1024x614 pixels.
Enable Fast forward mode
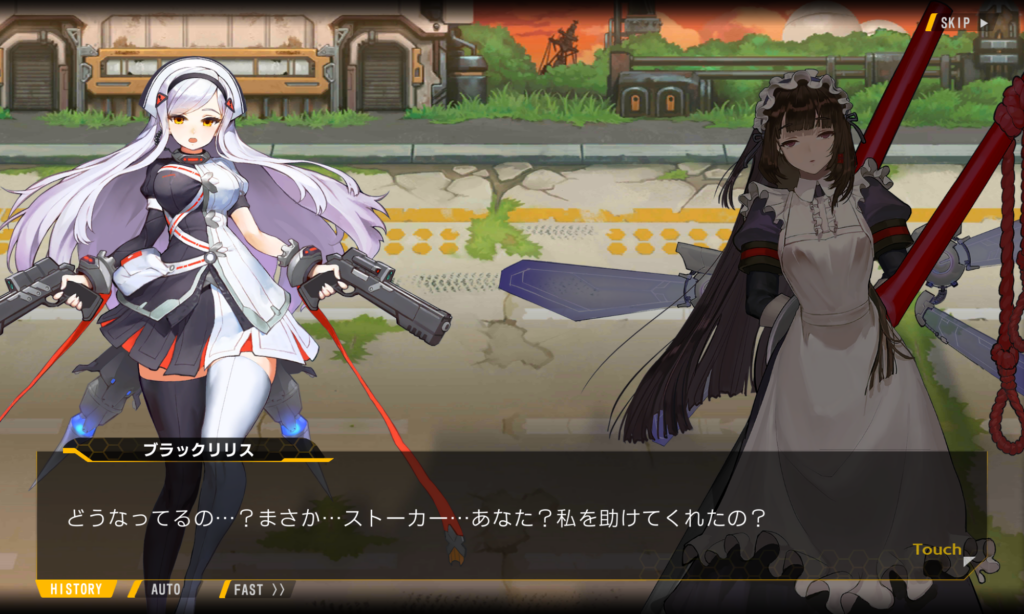click(x=258, y=589)
